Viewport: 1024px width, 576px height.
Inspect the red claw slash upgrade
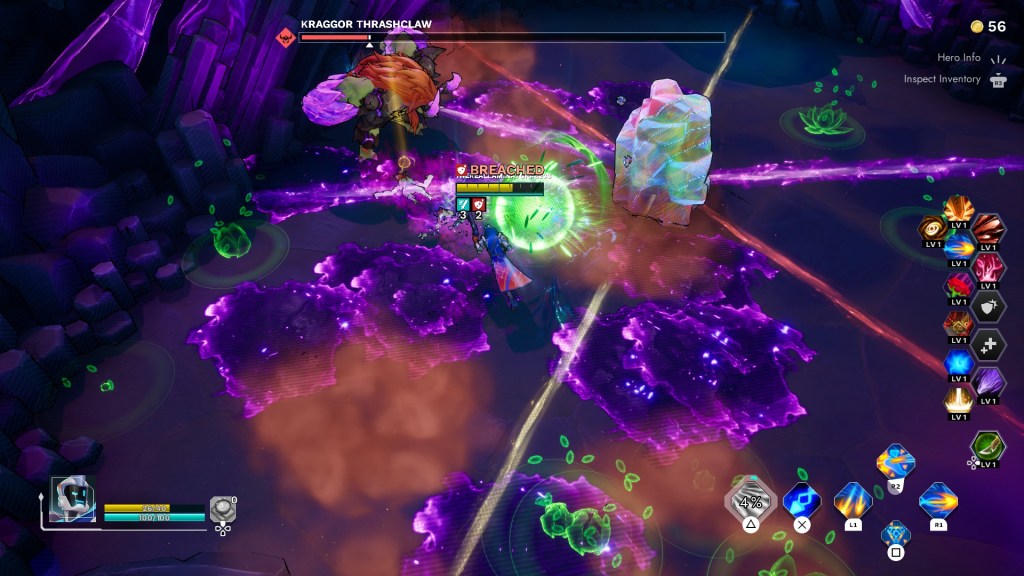coord(989,230)
